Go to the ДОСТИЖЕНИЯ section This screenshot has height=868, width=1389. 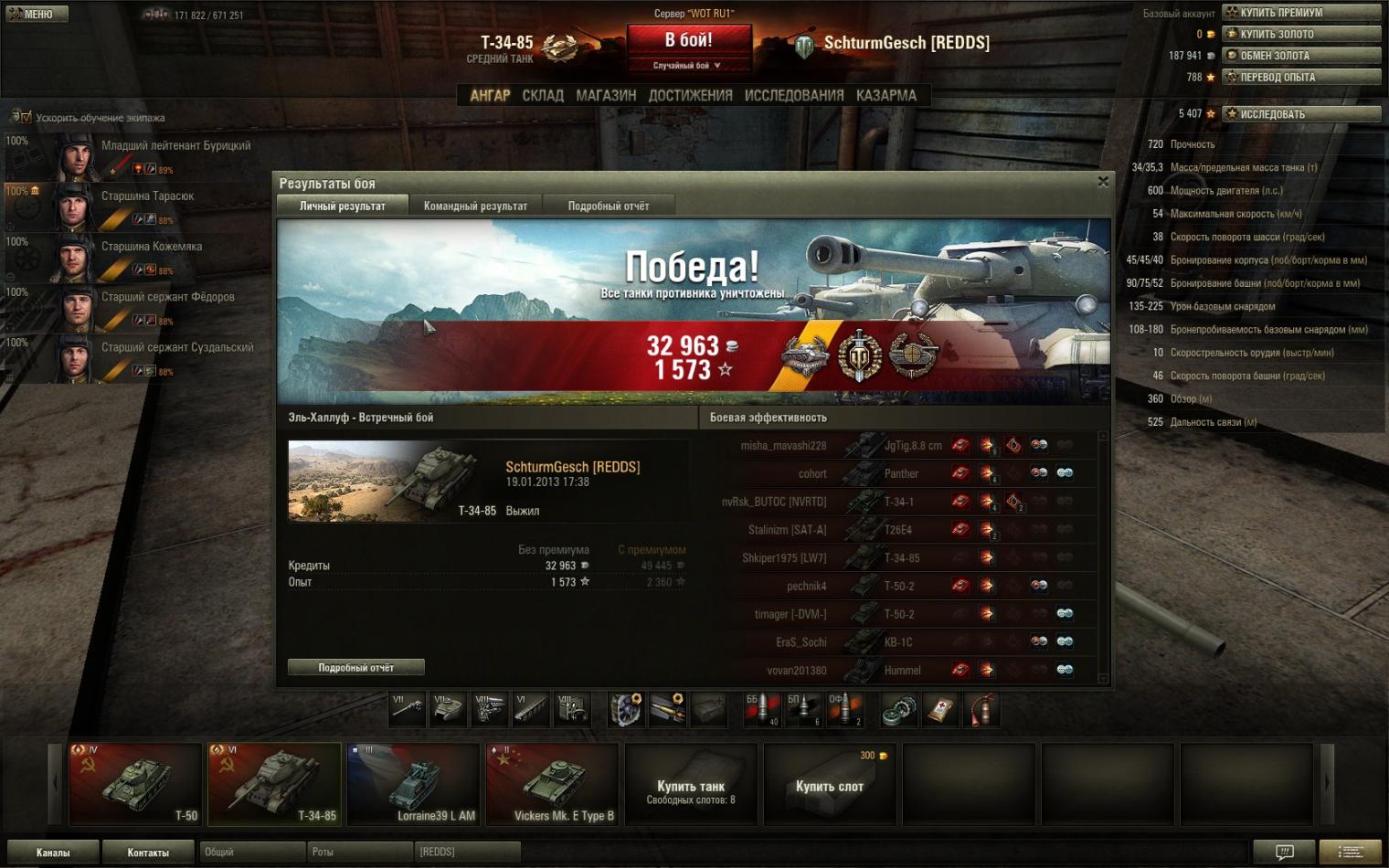click(690, 95)
